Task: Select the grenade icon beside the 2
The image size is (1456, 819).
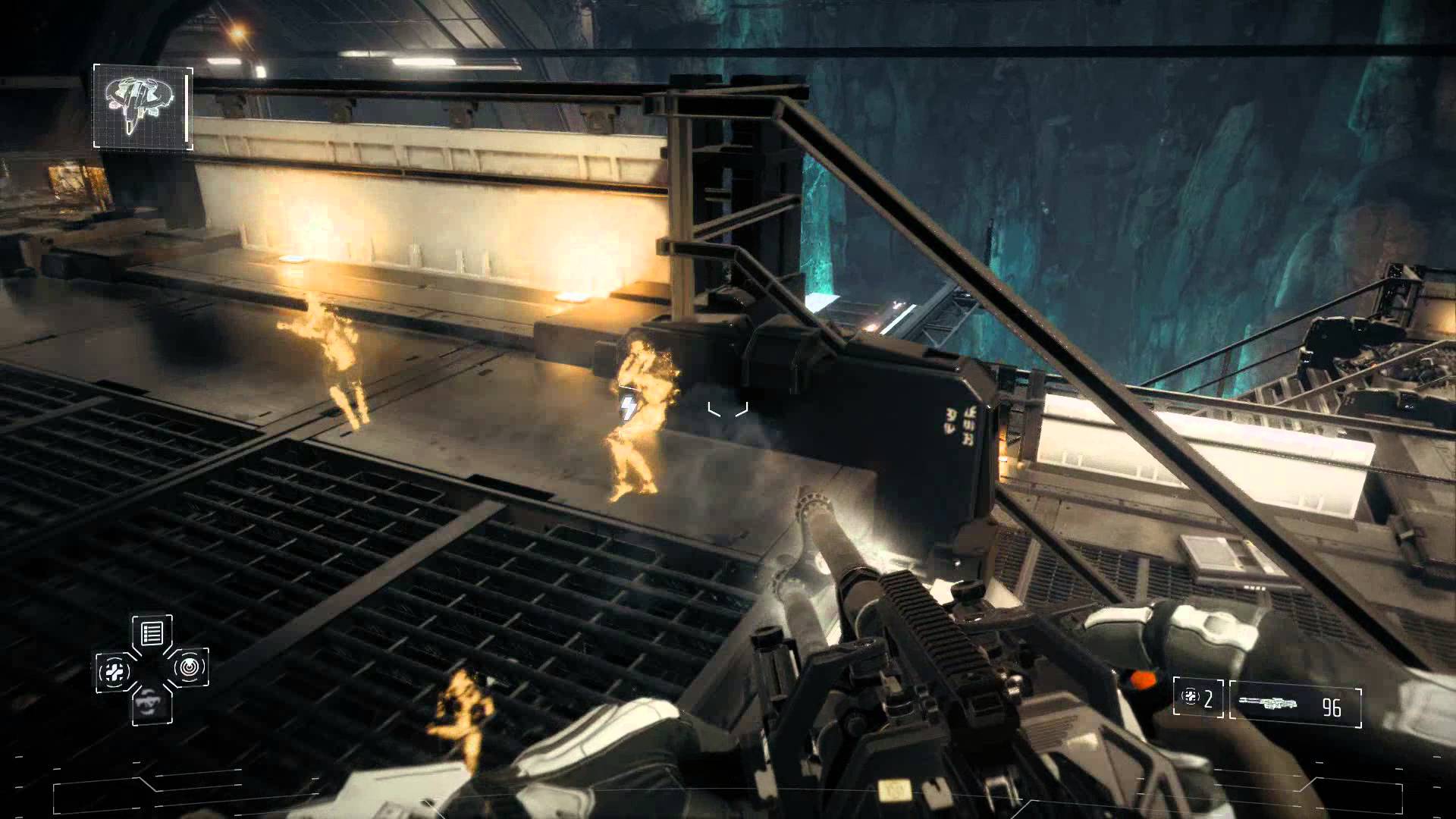Action: tap(1190, 695)
